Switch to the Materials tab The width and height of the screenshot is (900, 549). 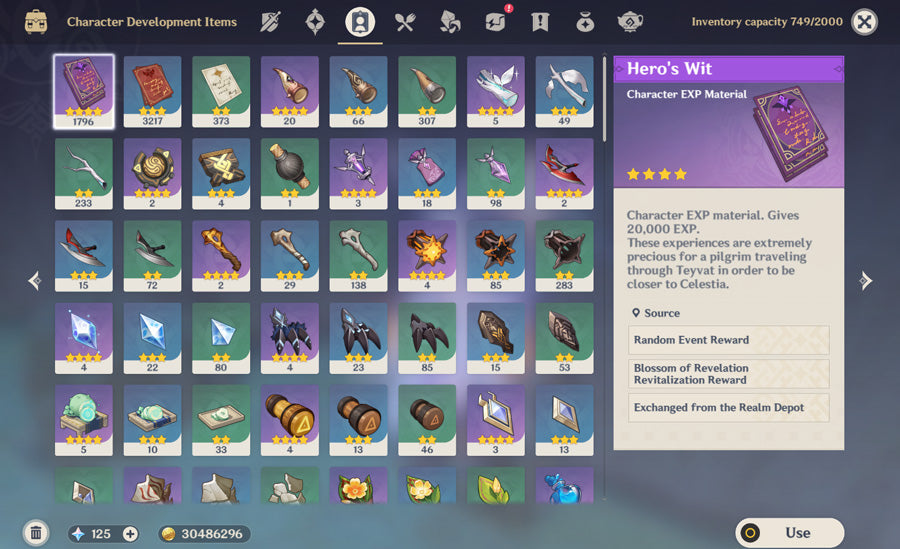pyautogui.click(x=450, y=21)
